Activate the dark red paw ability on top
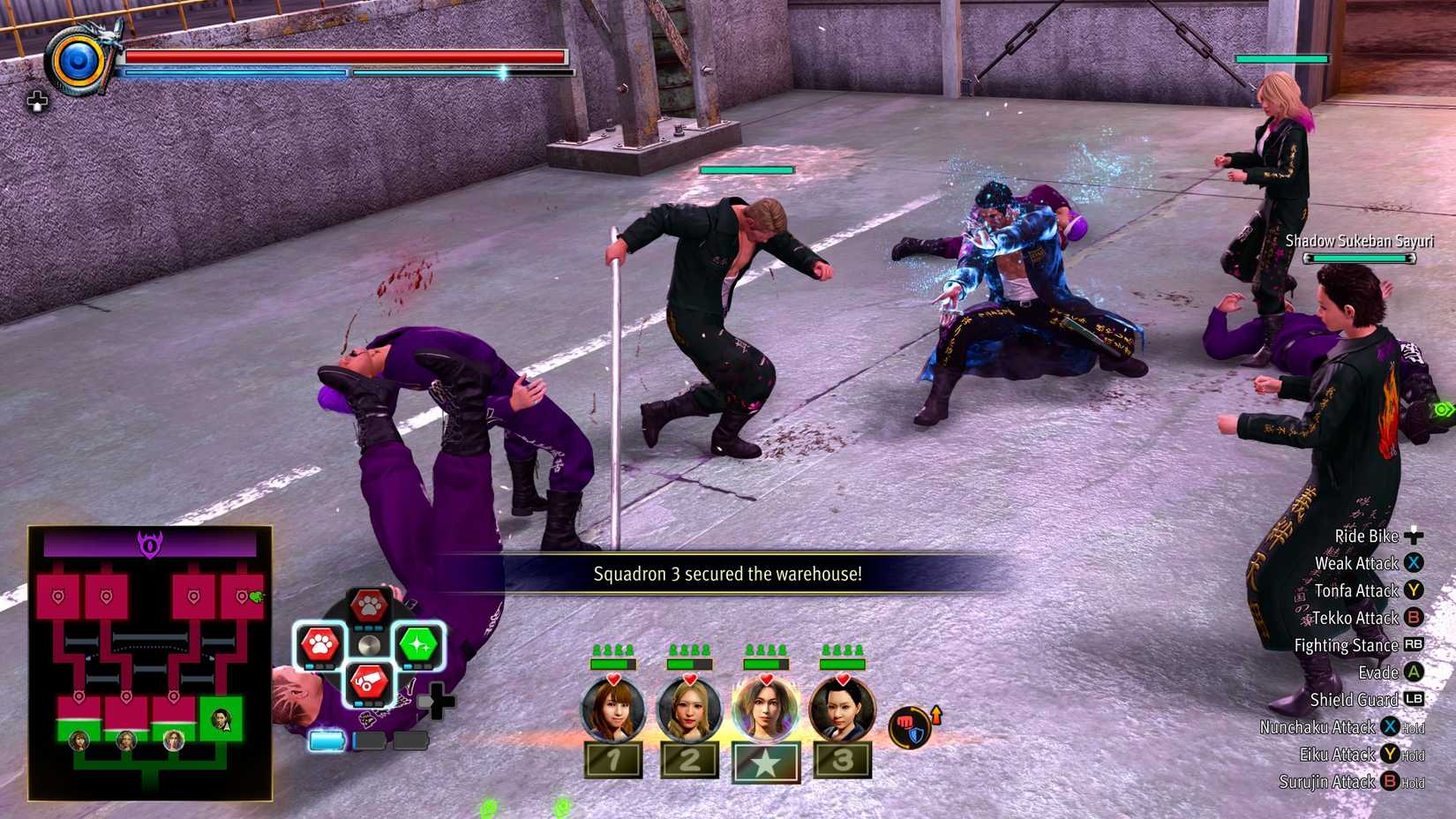The width and height of the screenshot is (1456, 819). (x=369, y=606)
